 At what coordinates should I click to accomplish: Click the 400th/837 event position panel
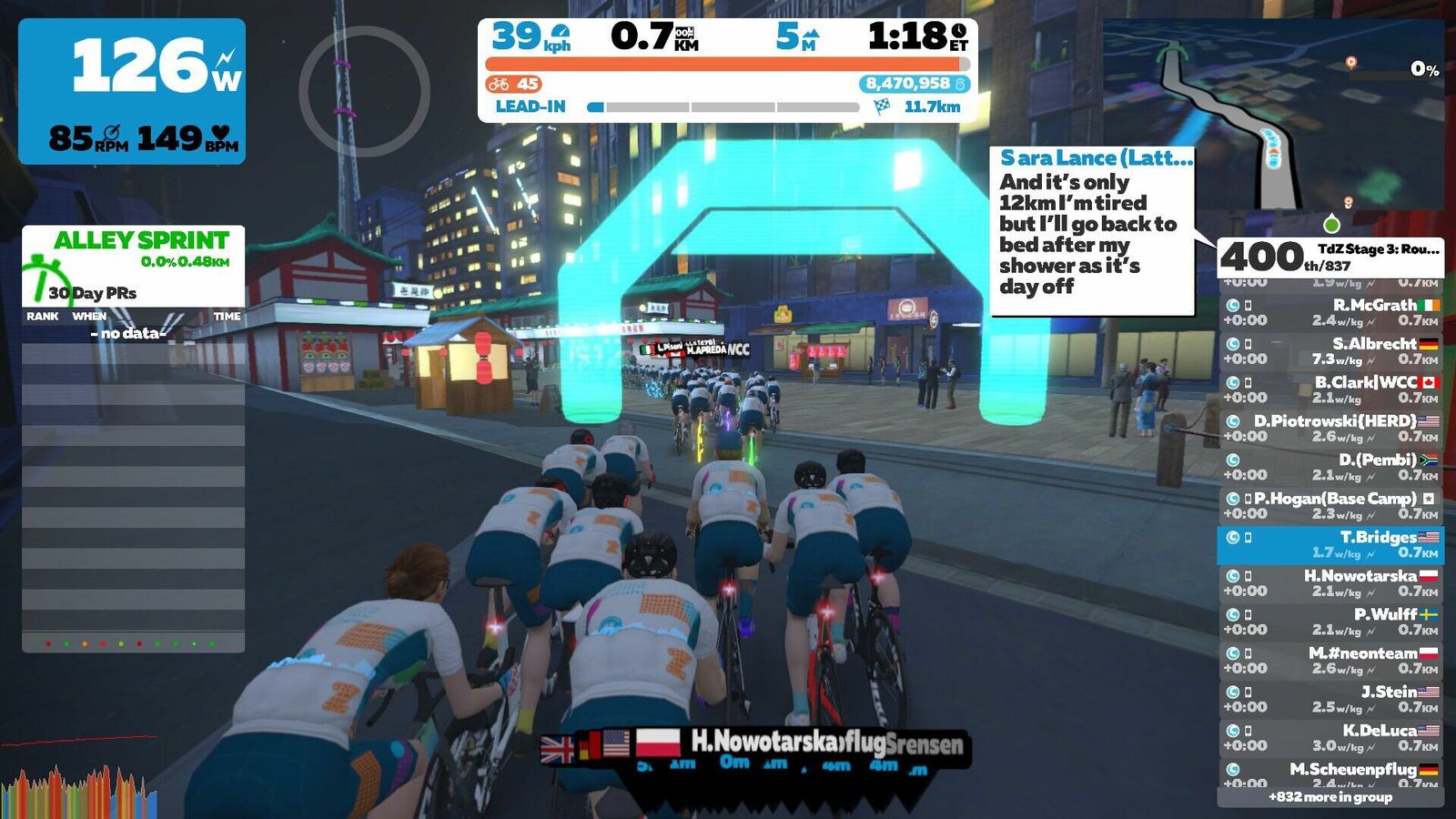tap(1330, 256)
